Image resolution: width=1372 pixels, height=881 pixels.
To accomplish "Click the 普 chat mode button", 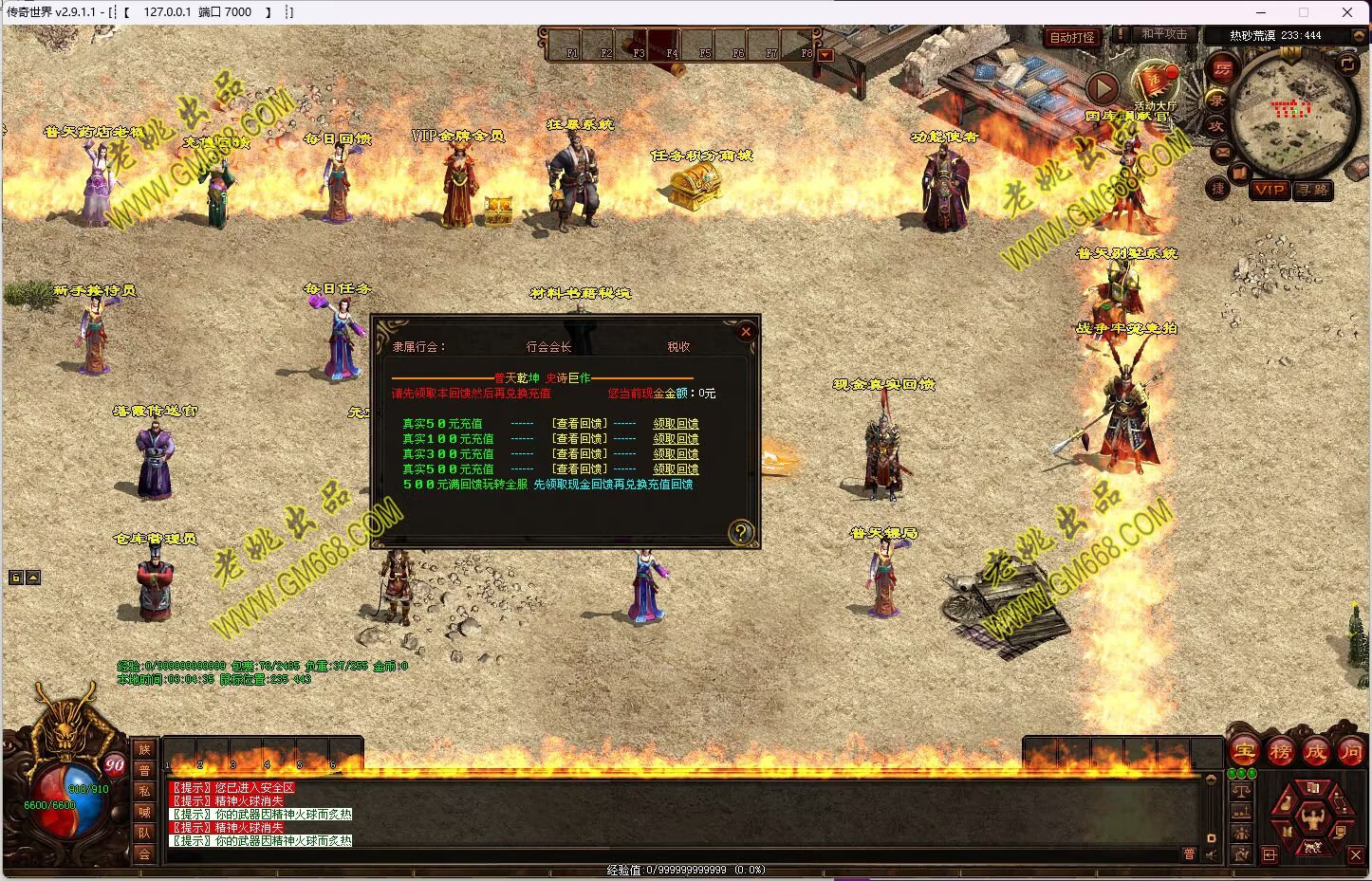I will (144, 770).
